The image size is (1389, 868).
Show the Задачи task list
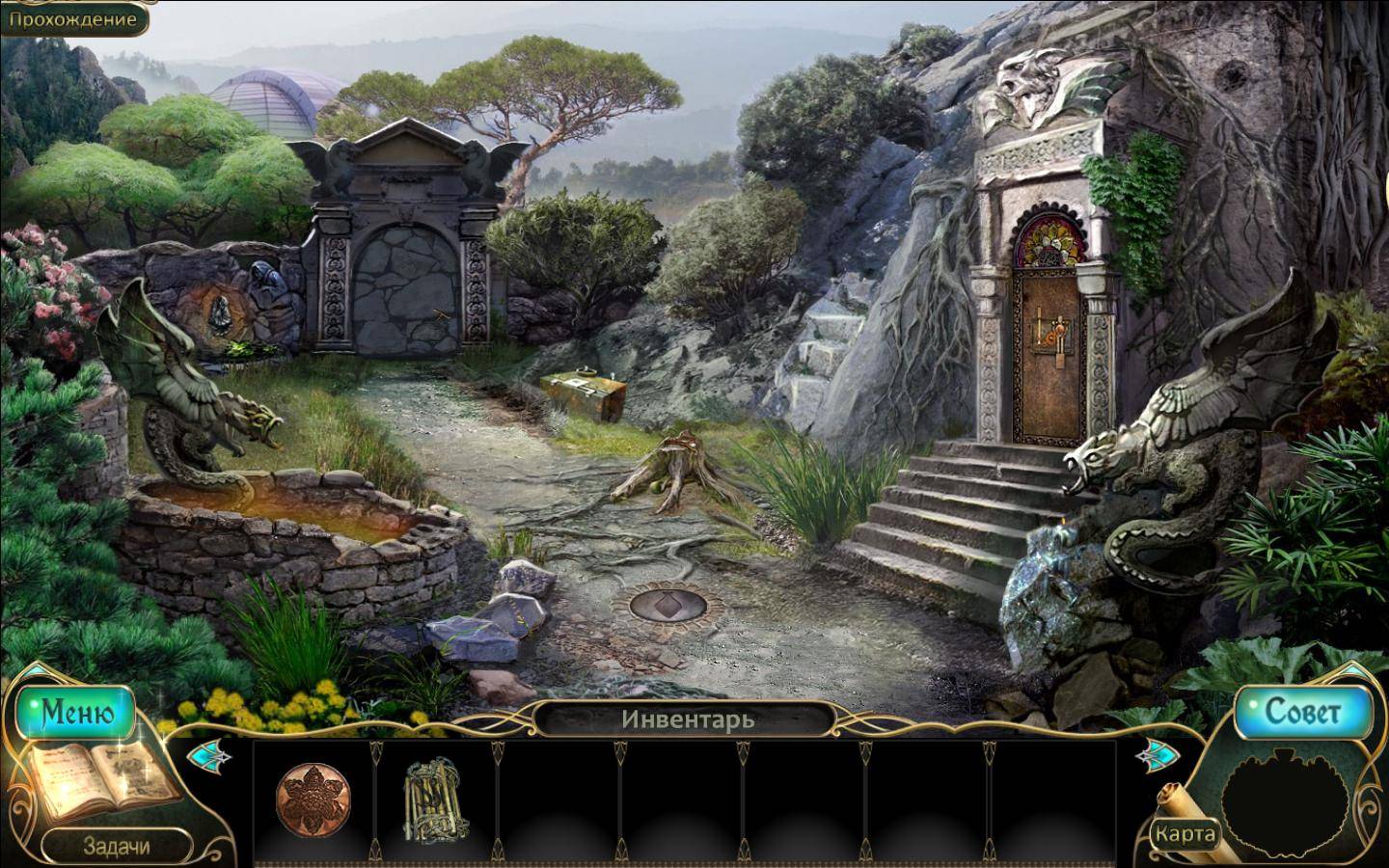coord(116,846)
